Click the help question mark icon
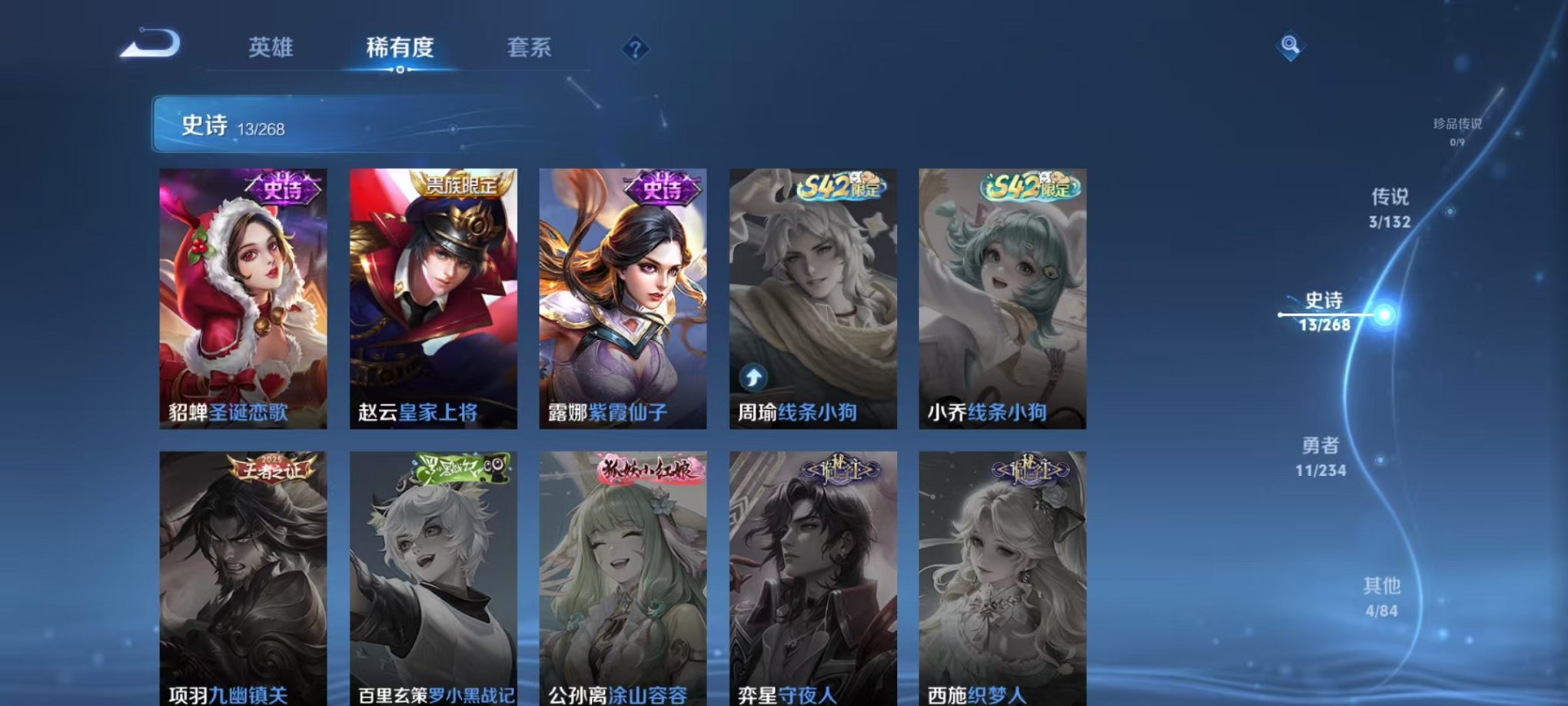The image size is (1568, 706). 634,48
